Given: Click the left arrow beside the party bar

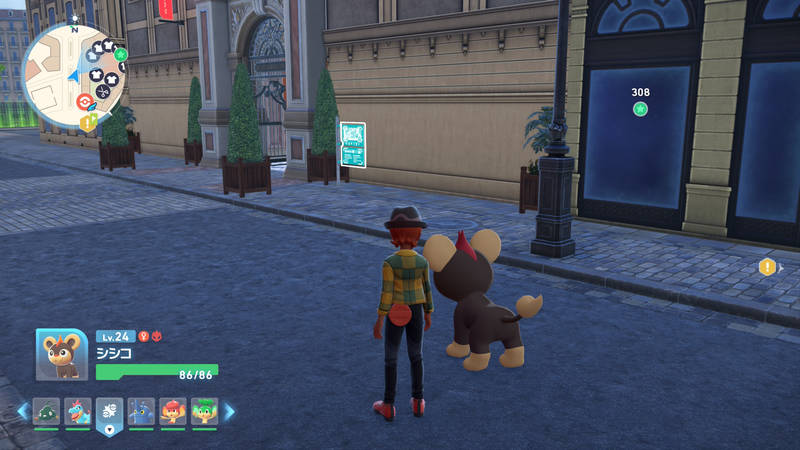Looking at the screenshot, I should 22,411.
